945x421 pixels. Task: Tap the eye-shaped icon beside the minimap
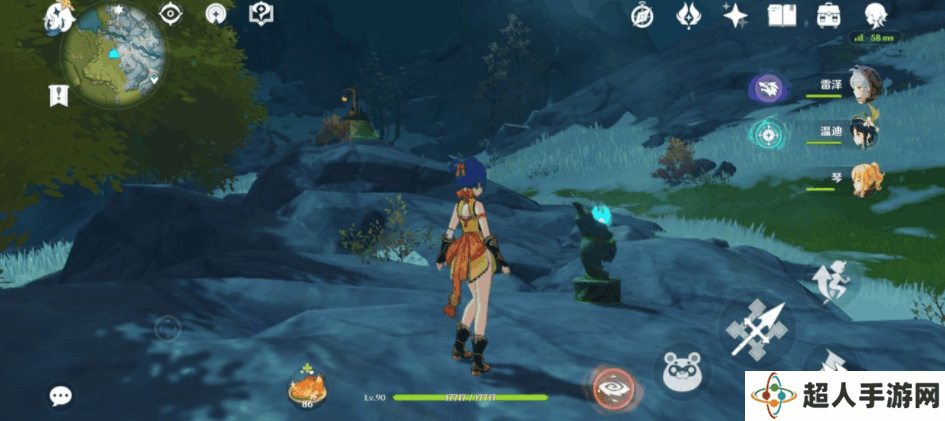tap(171, 15)
